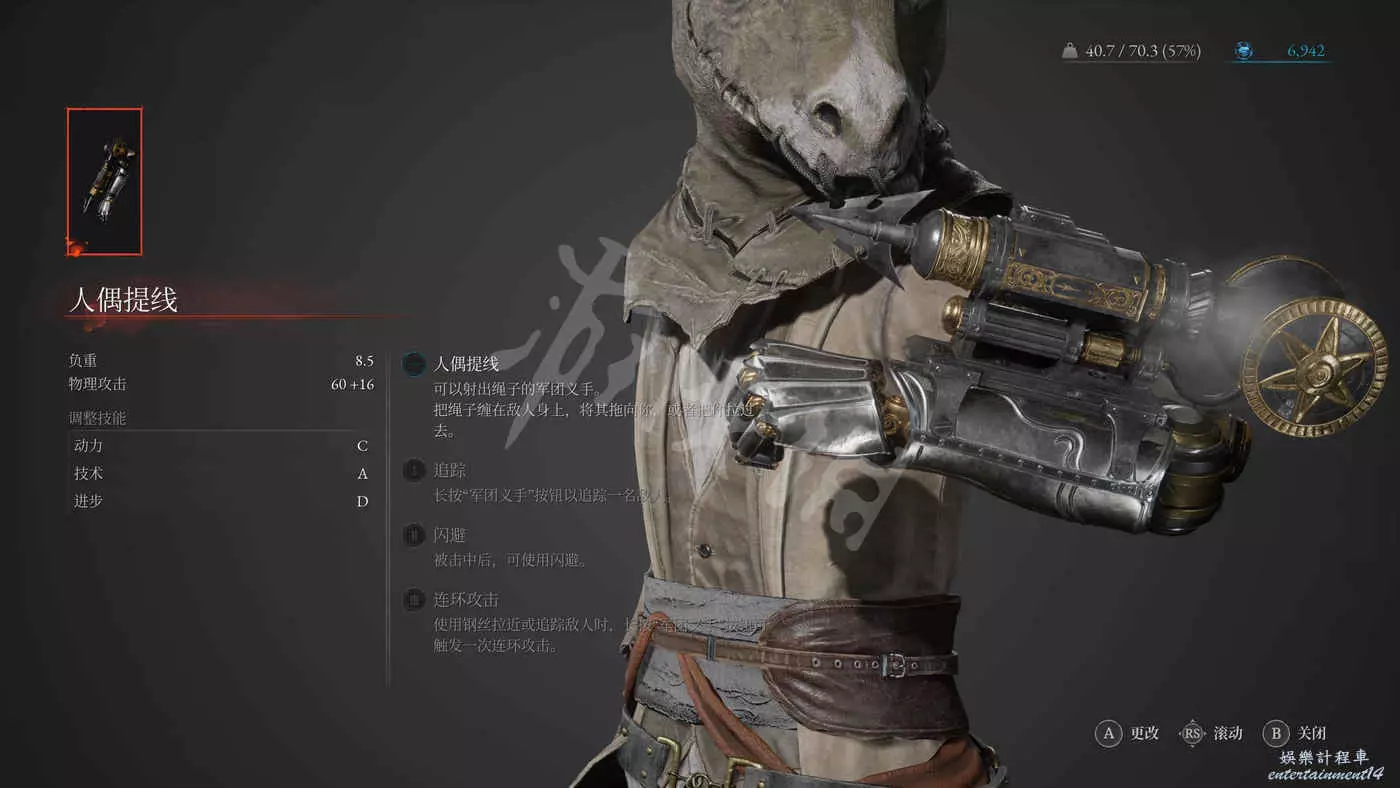Pick the 闪避 skill entry
Image resolution: width=1400 pixels, height=788 pixels.
pos(449,535)
